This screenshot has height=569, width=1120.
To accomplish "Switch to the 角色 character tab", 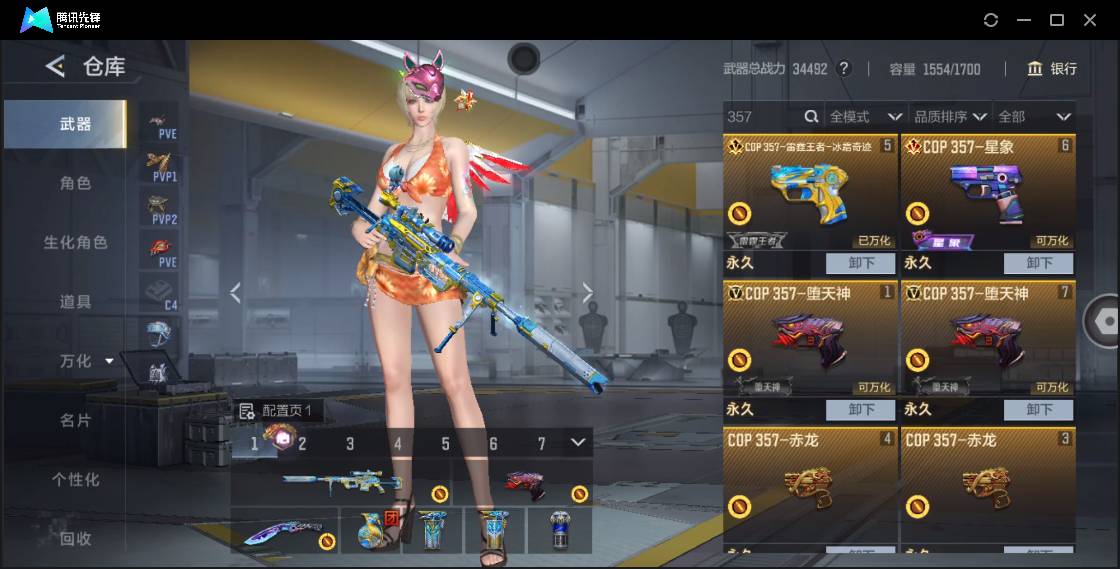I will tap(75, 183).
